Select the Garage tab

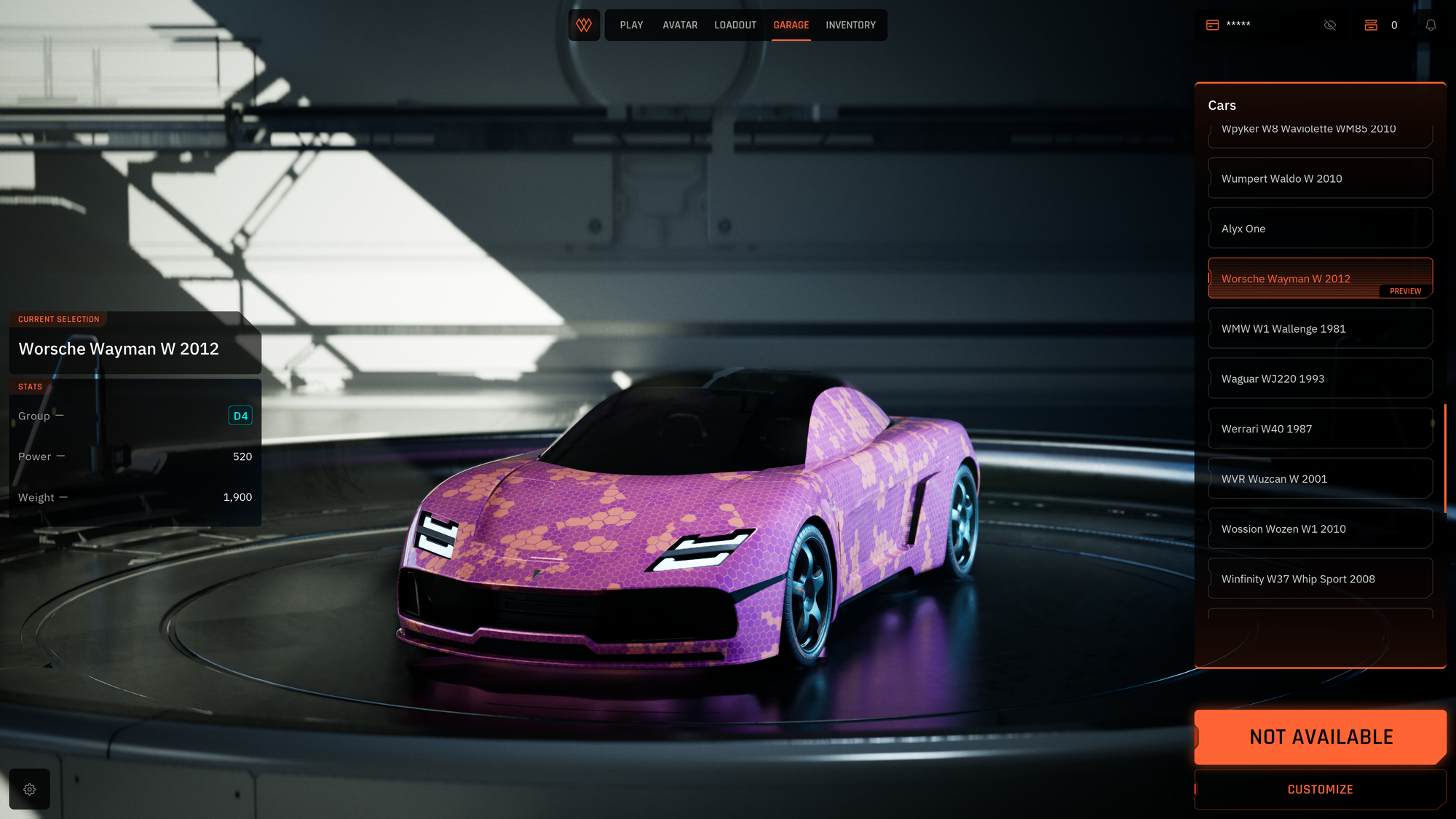point(791,25)
